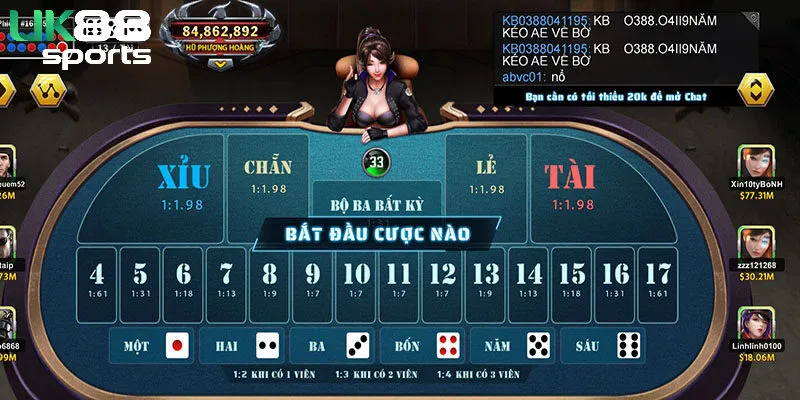Viewport: 800px width, 400px height.
Task: Click the gold hexagon arrow button beside chat
Action: tap(756, 88)
